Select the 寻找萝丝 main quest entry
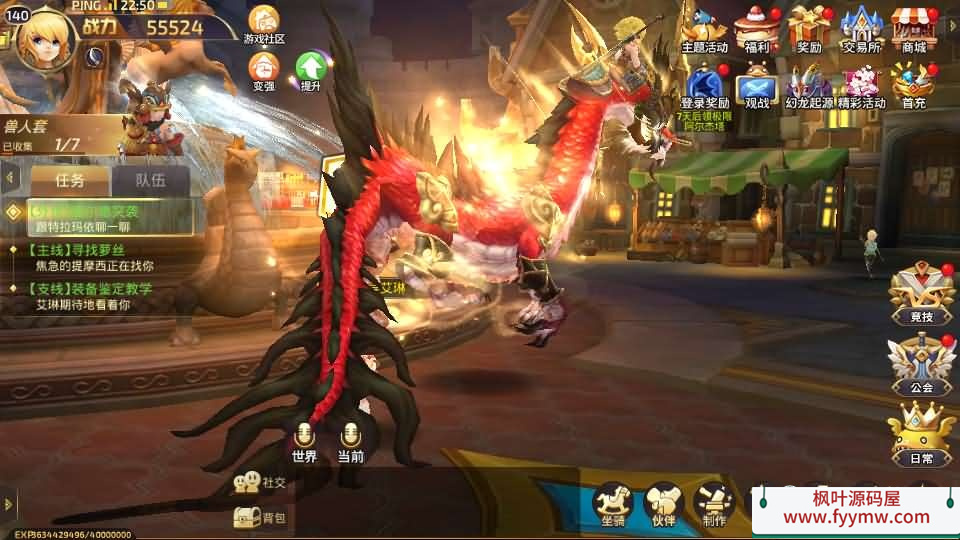 [80, 258]
